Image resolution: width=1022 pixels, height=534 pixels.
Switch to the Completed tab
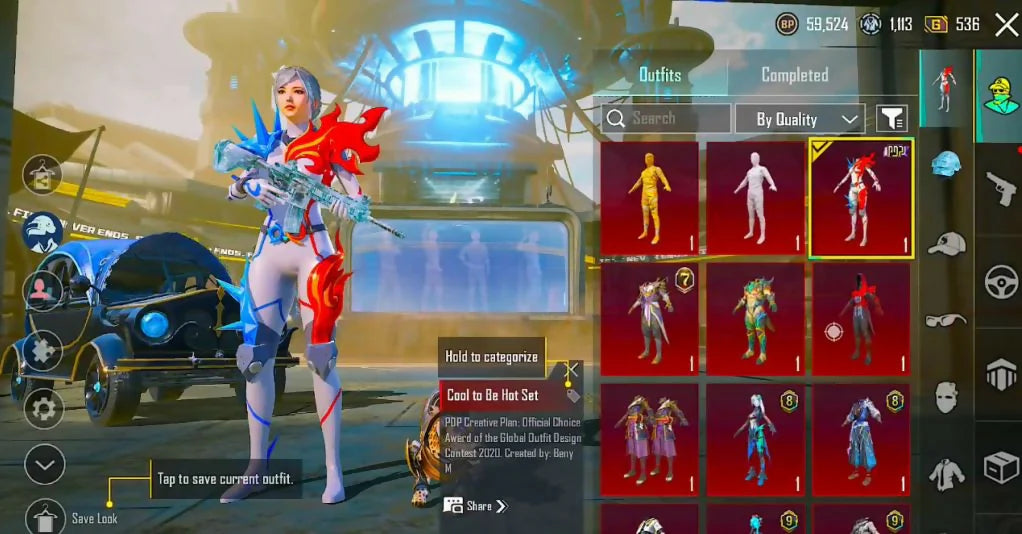(x=794, y=75)
